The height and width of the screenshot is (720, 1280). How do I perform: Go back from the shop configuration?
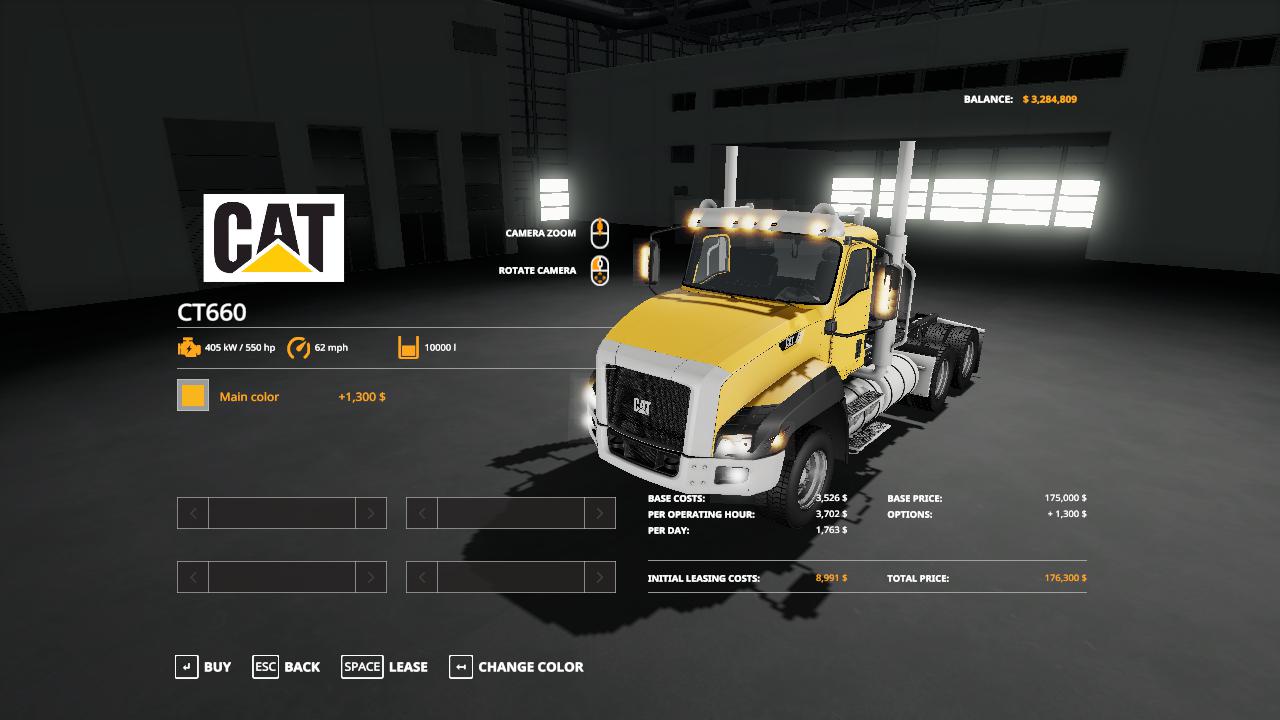click(287, 667)
